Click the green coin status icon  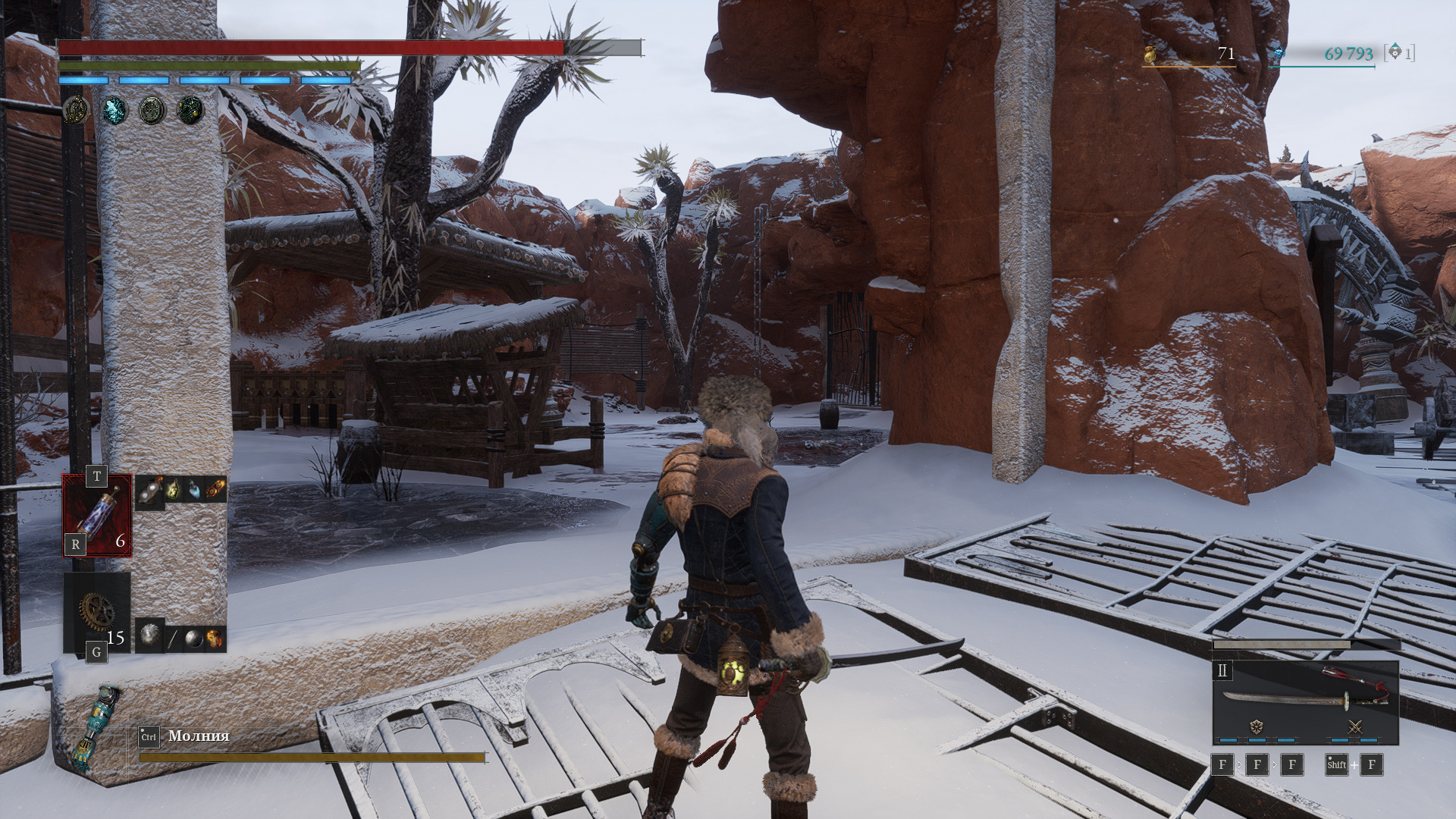(x=152, y=111)
